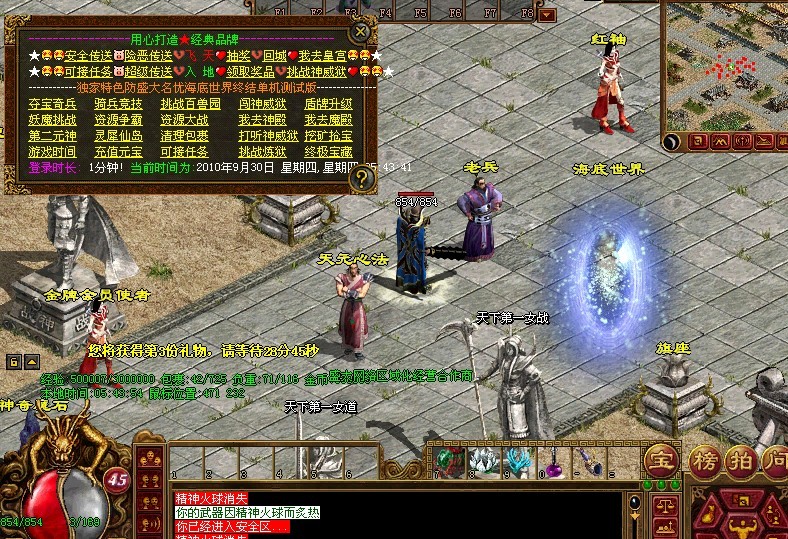Open the 充值元宝 recharge entry
Screen dimensions: 788x539
[x=118, y=151]
